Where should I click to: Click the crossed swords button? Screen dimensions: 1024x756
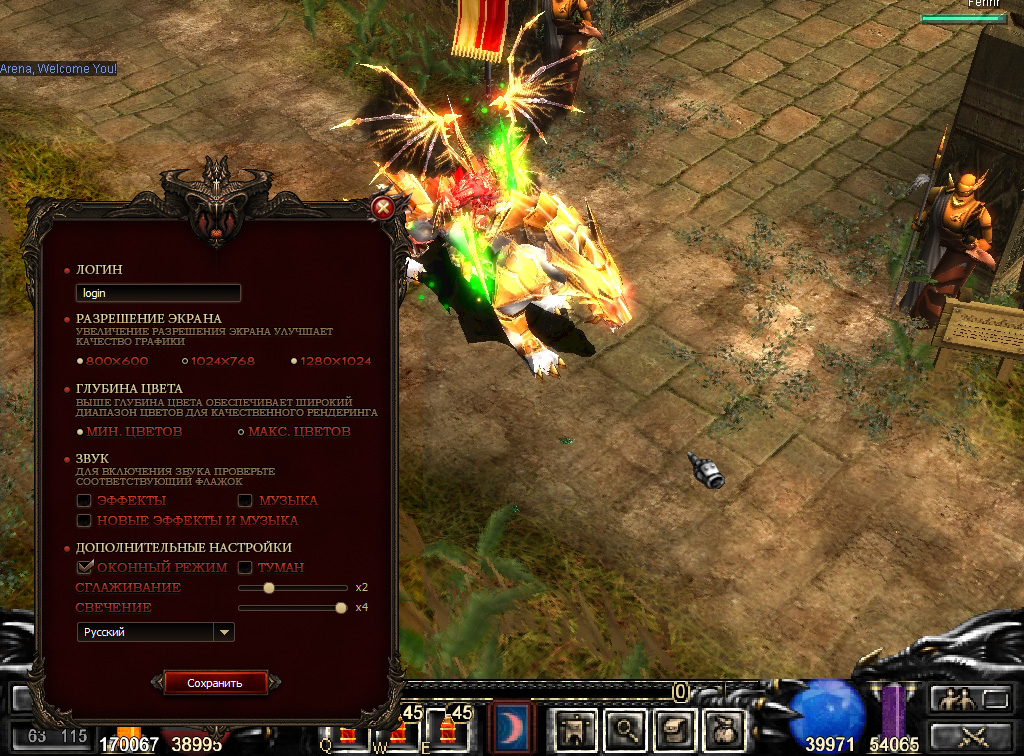coord(971,737)
